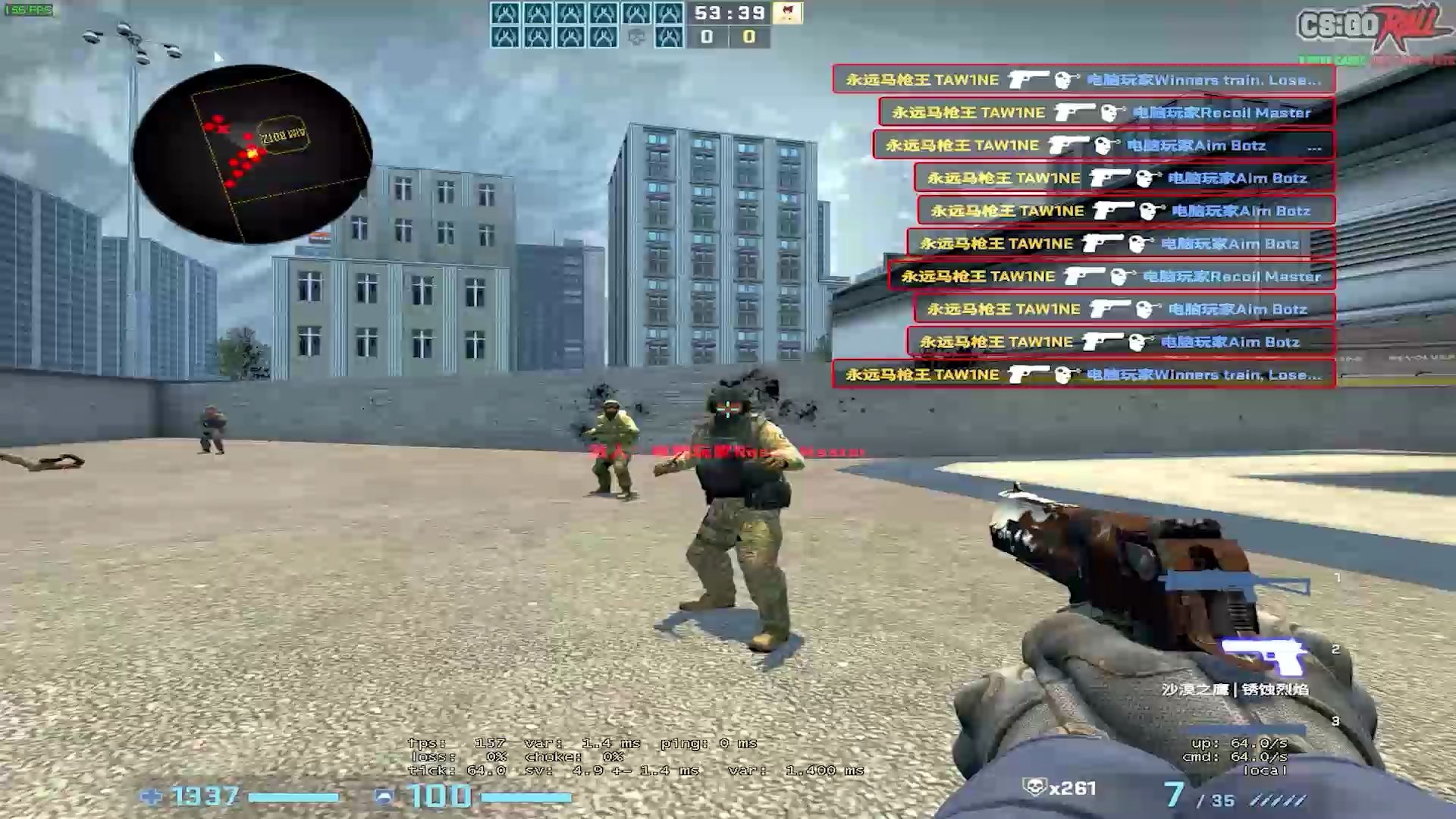Expand the ellipsis on the Aim Botz kill feed row
This screenshot has width=1456, height=819.
(x=1316, y=146)
